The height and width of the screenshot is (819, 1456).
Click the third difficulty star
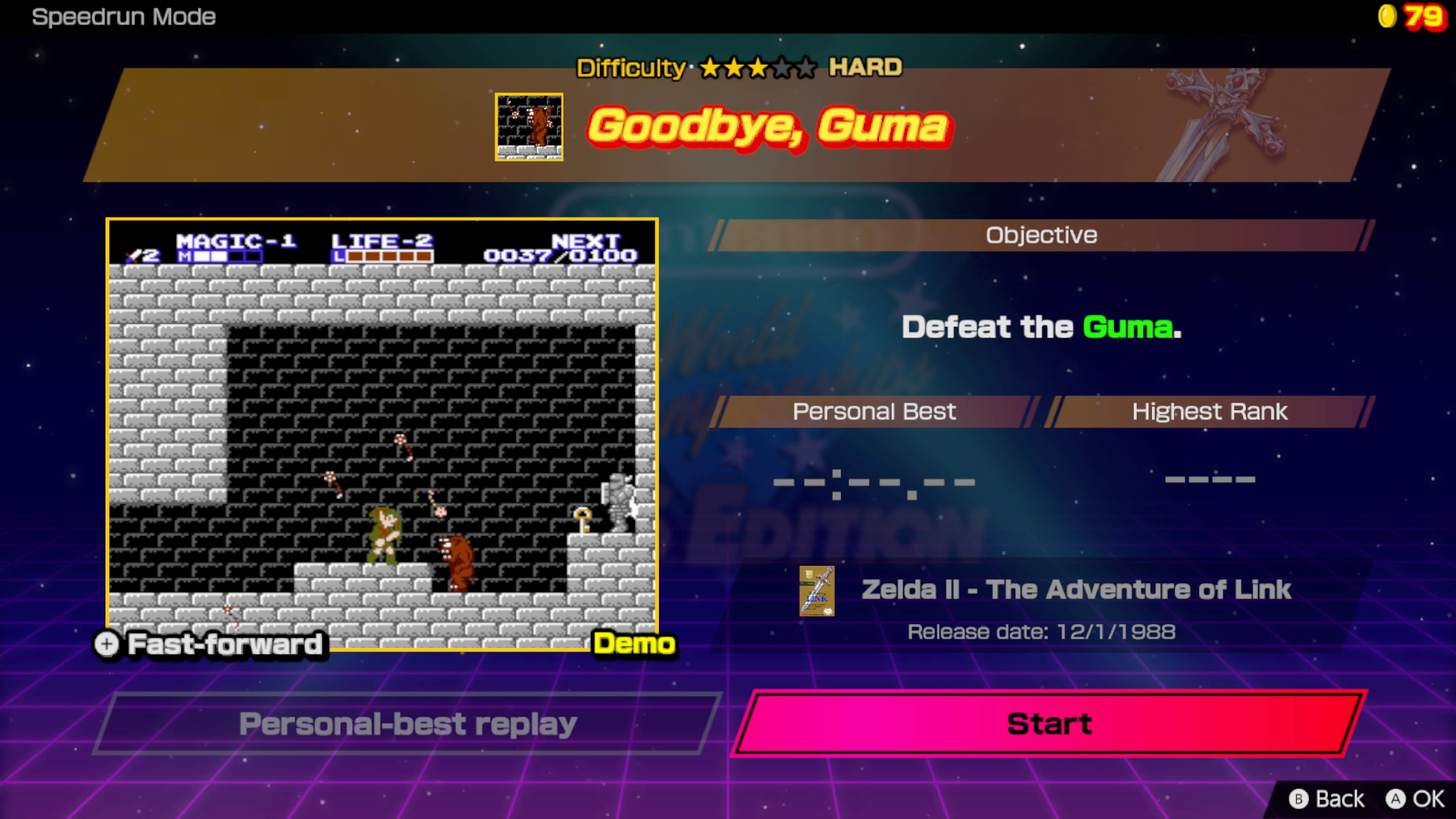(x=755, y=68)
